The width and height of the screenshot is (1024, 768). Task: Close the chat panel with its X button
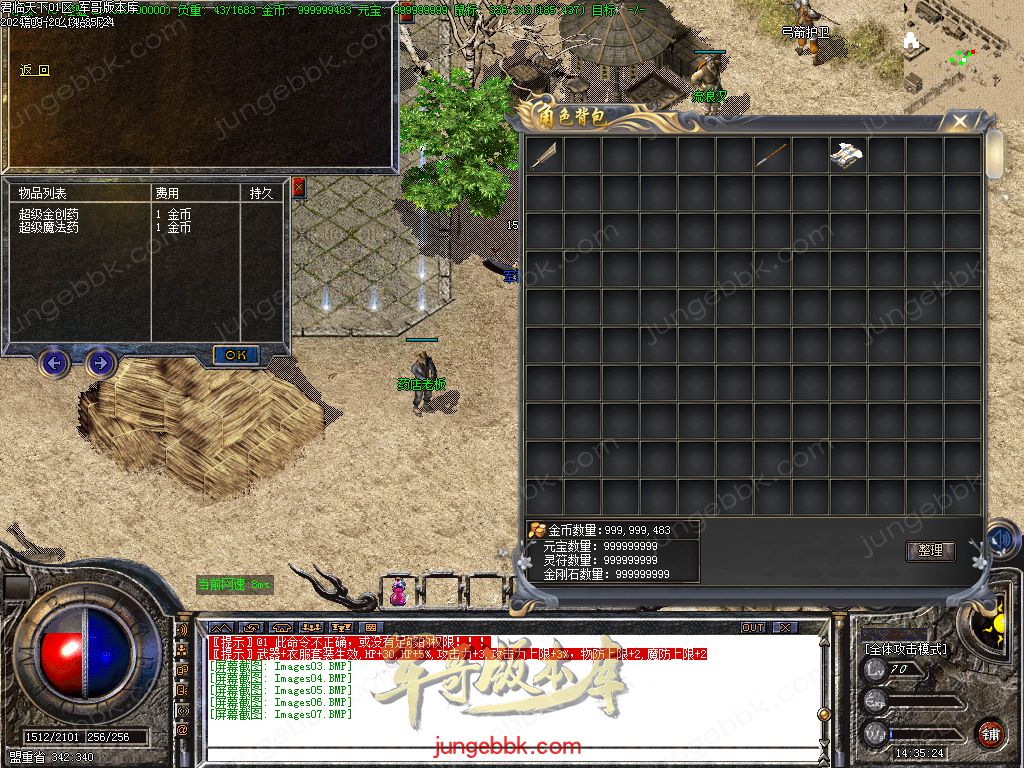pos(785,628)
